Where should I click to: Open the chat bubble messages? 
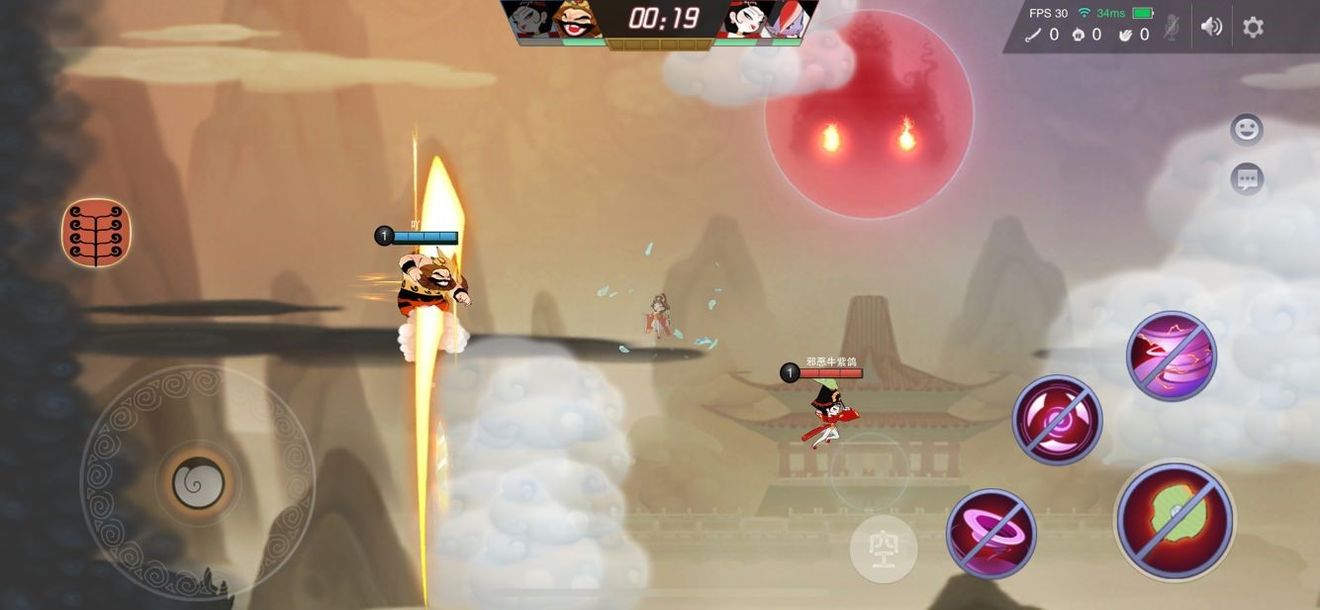[1246, 180]
